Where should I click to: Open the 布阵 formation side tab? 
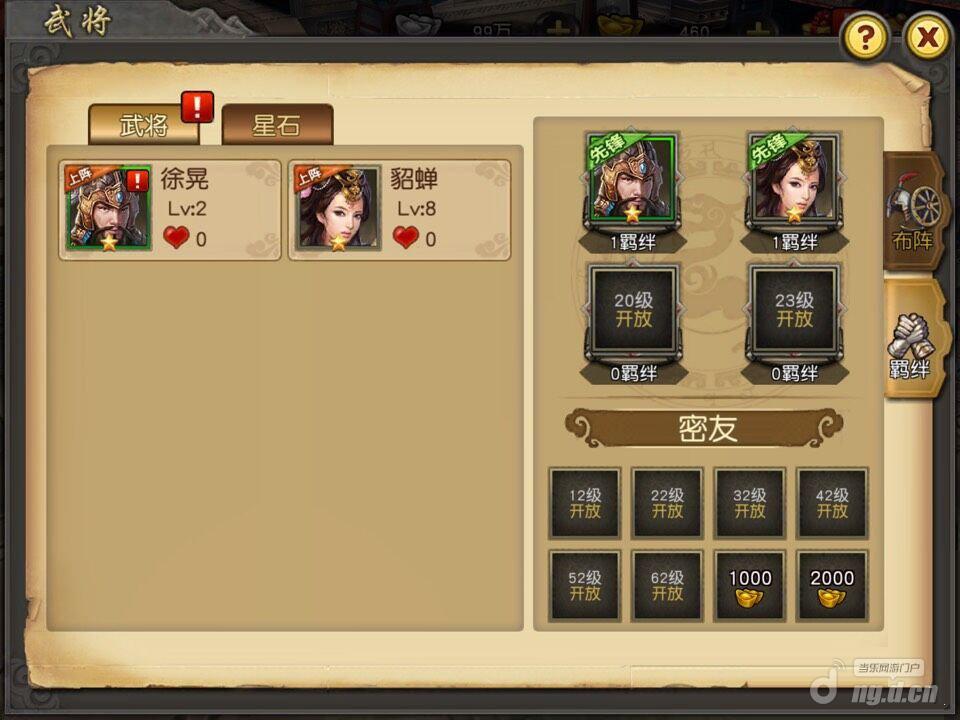[913, 212]
